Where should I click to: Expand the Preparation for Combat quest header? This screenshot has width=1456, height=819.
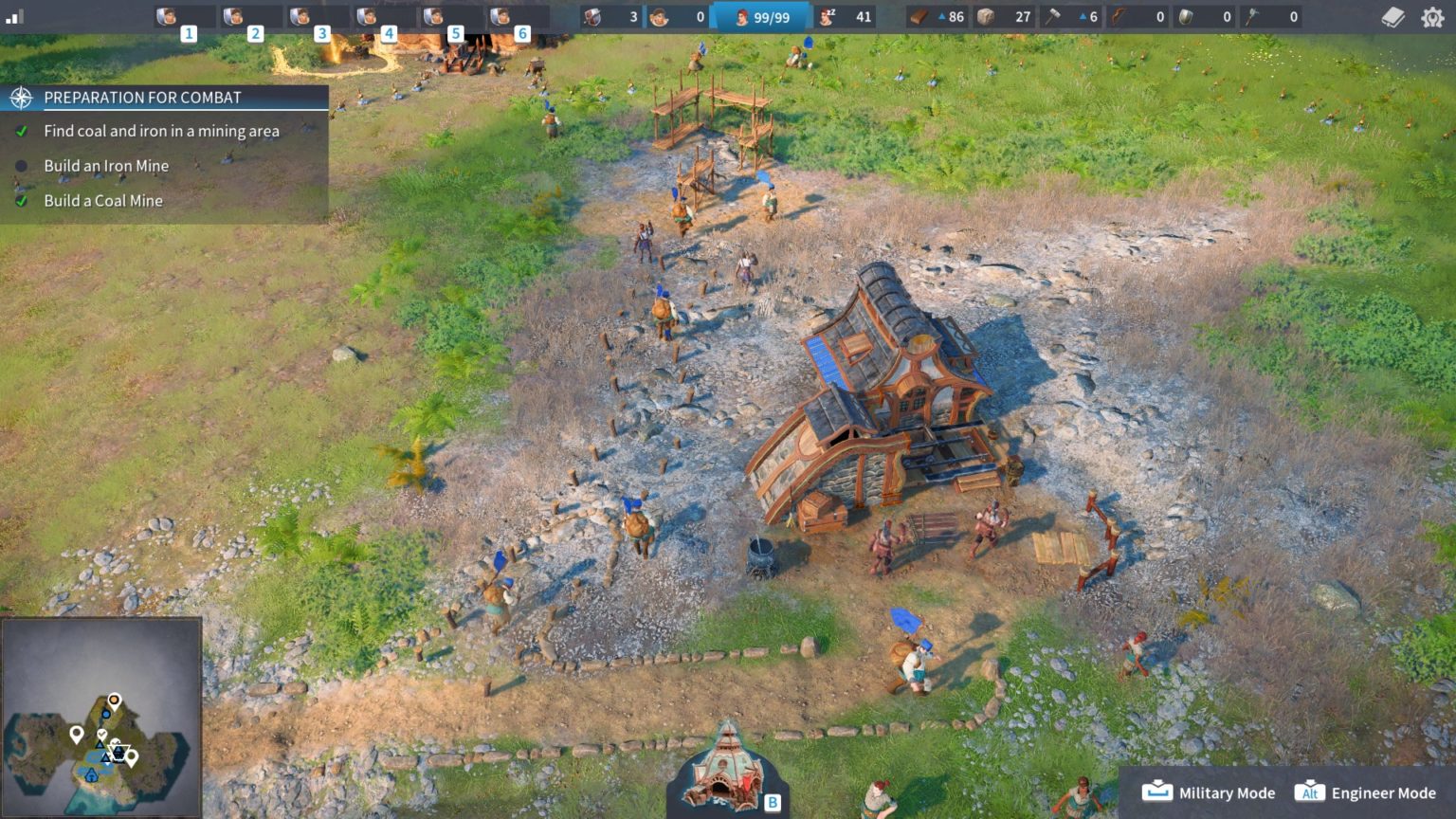142,98
